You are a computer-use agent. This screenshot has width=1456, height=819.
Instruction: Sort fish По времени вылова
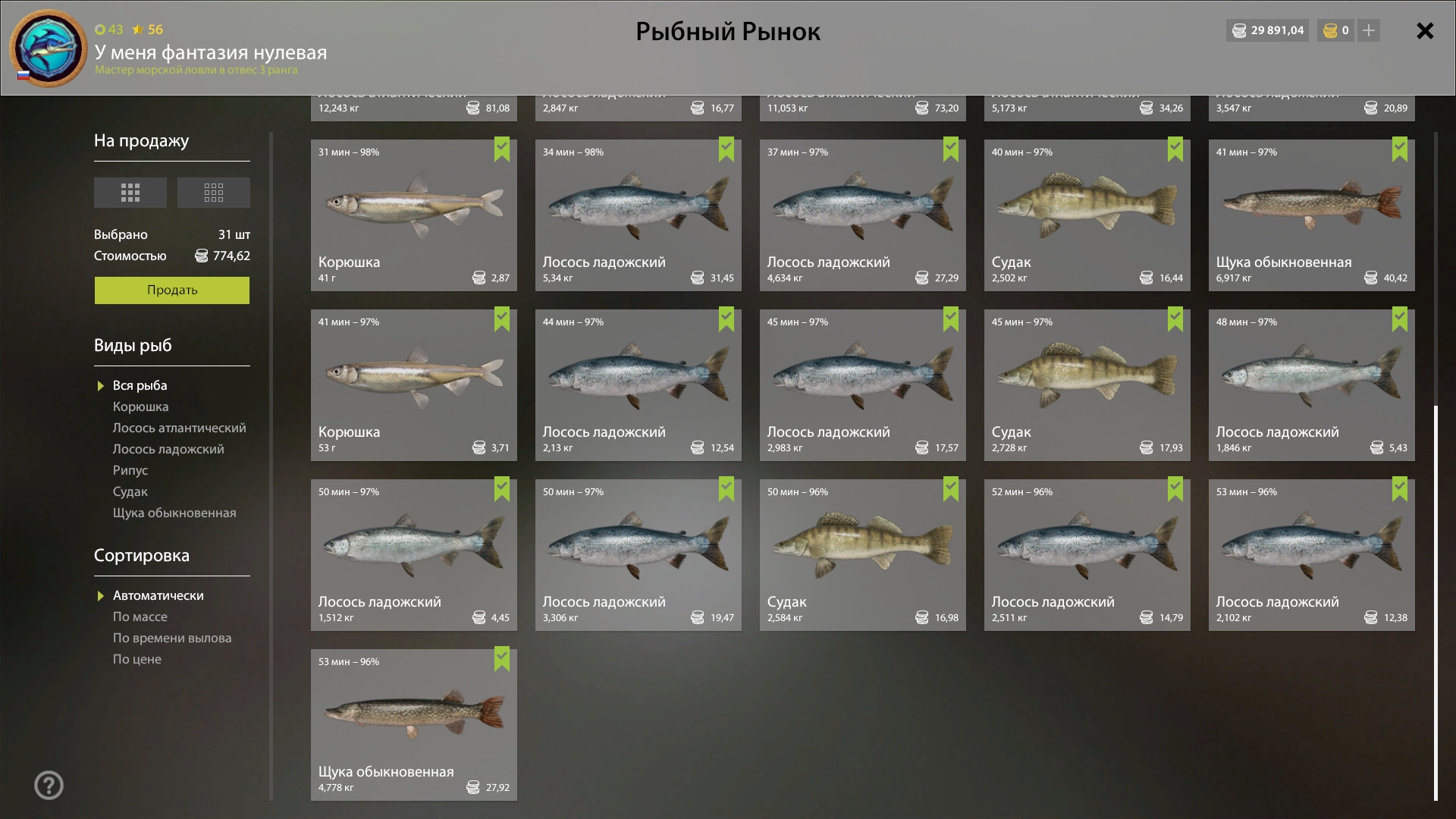coord(172,638)
